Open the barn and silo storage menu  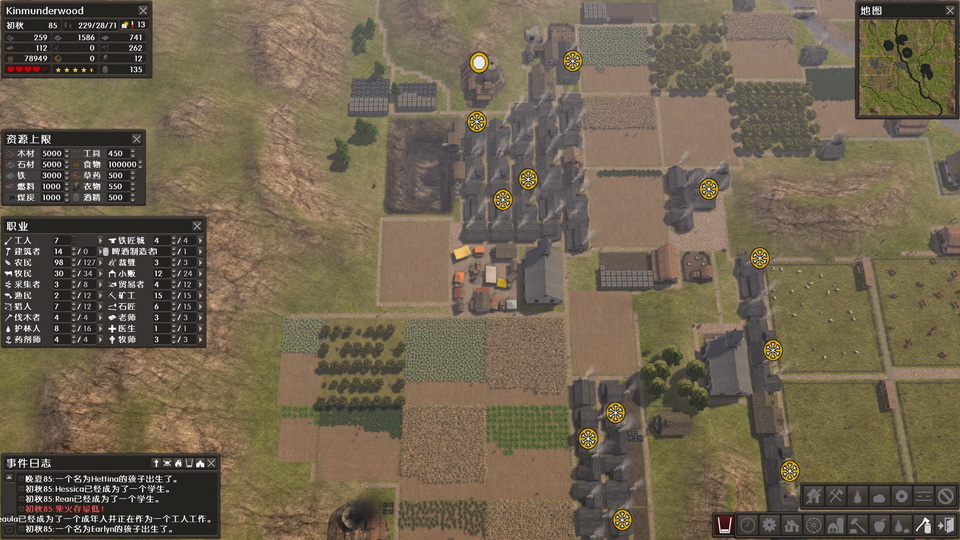(835, 524)
